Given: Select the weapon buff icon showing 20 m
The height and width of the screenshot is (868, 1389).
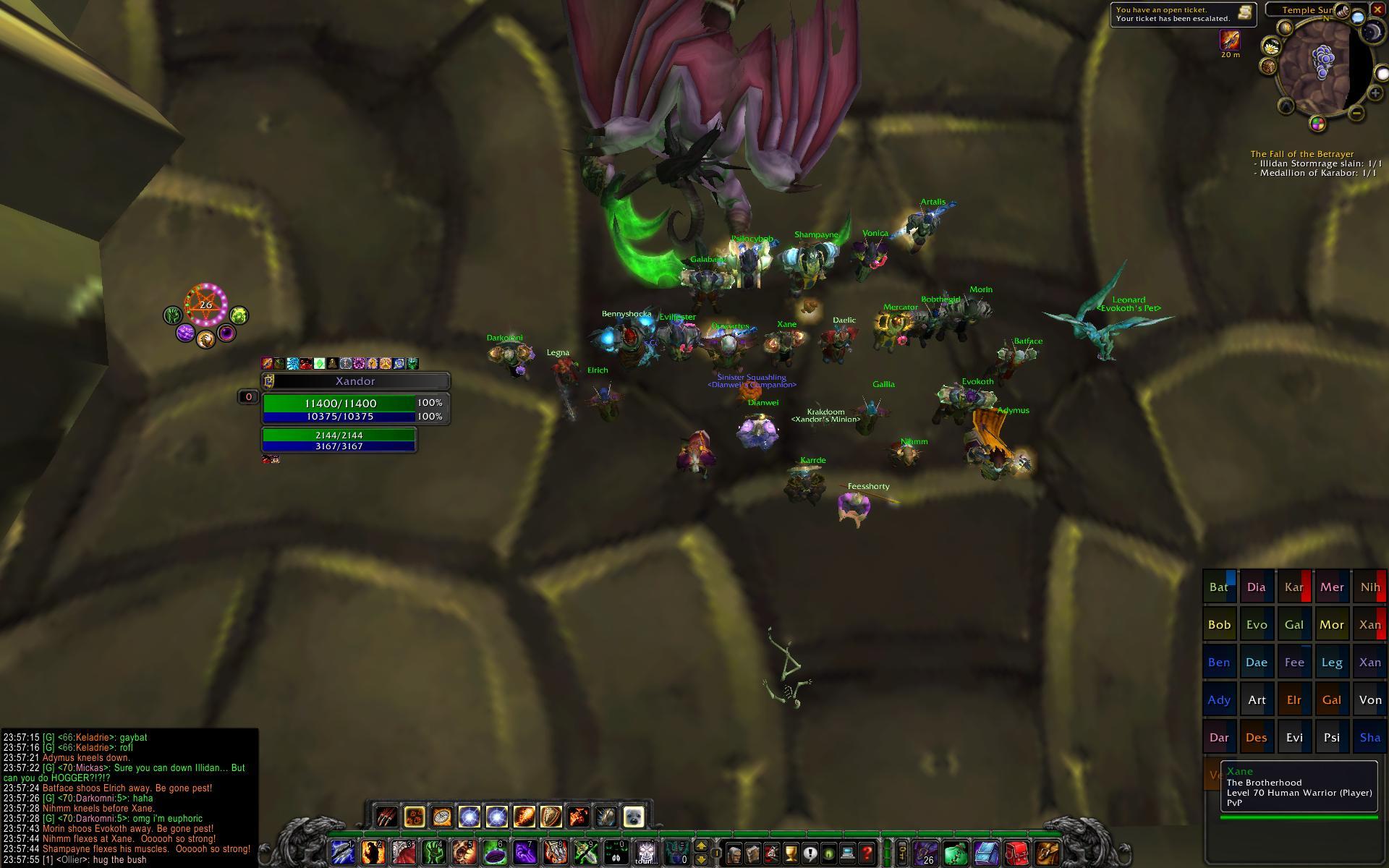Looking at the screenshot, I should (x=1230, y=40).
